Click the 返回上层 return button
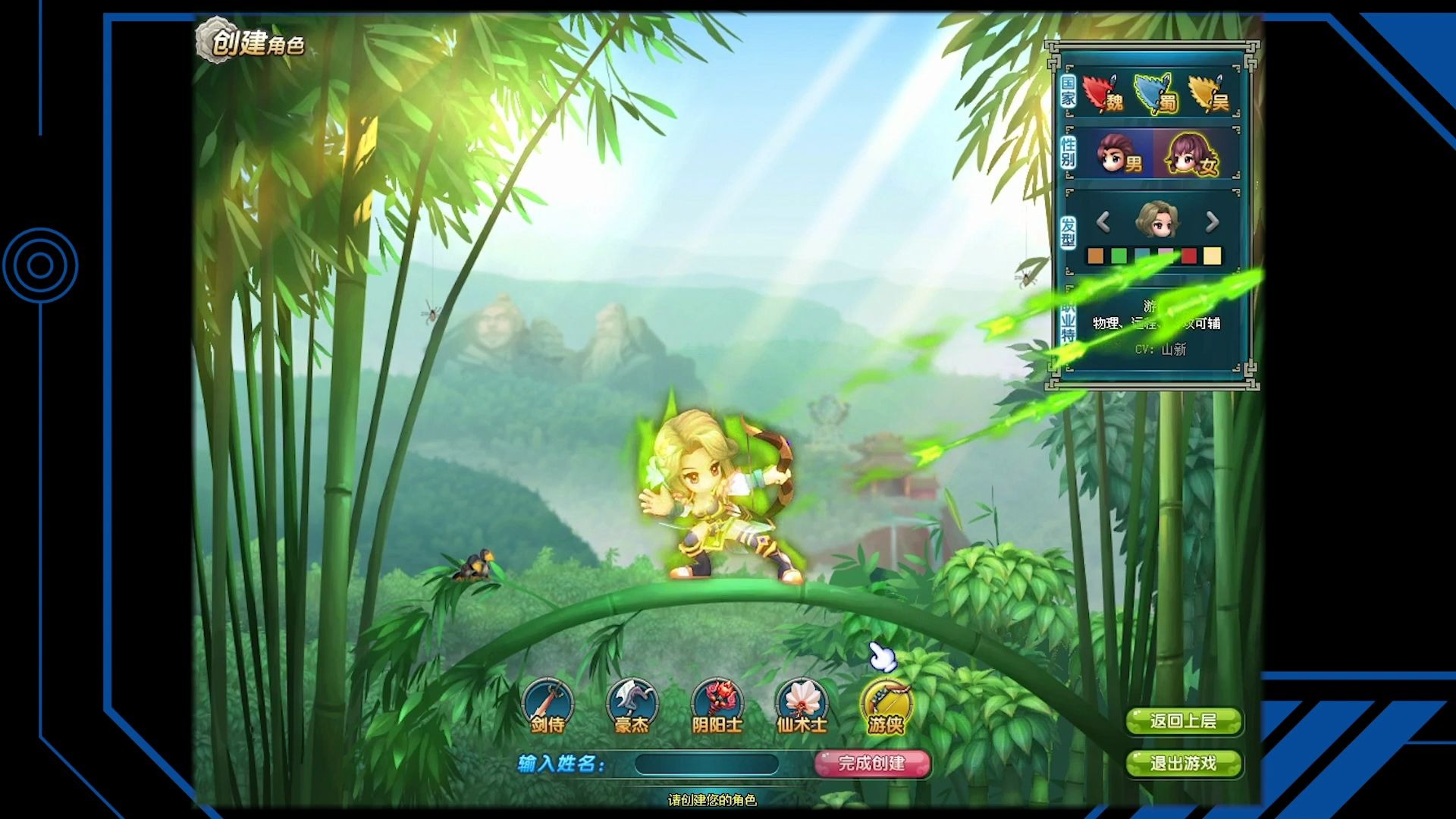 1185,723
